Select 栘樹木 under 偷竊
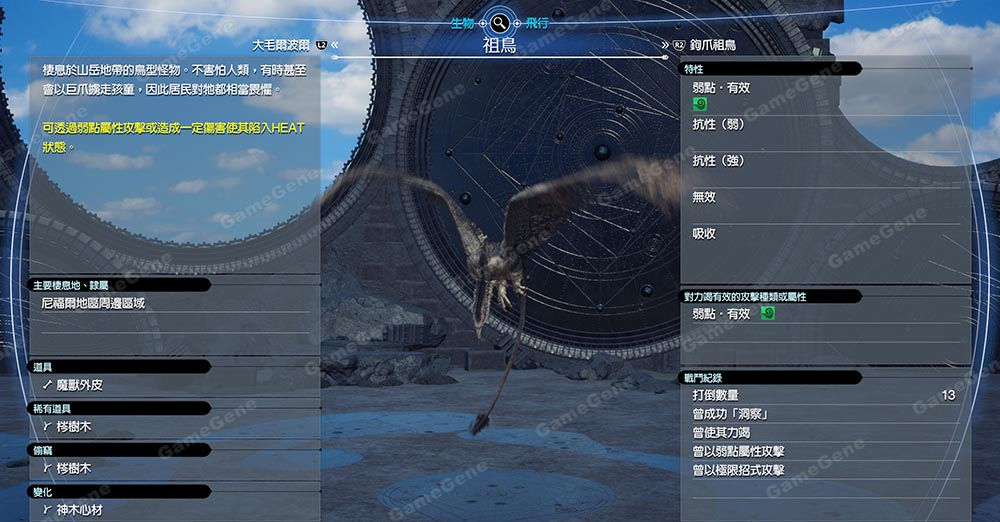 tap(73, 468)
